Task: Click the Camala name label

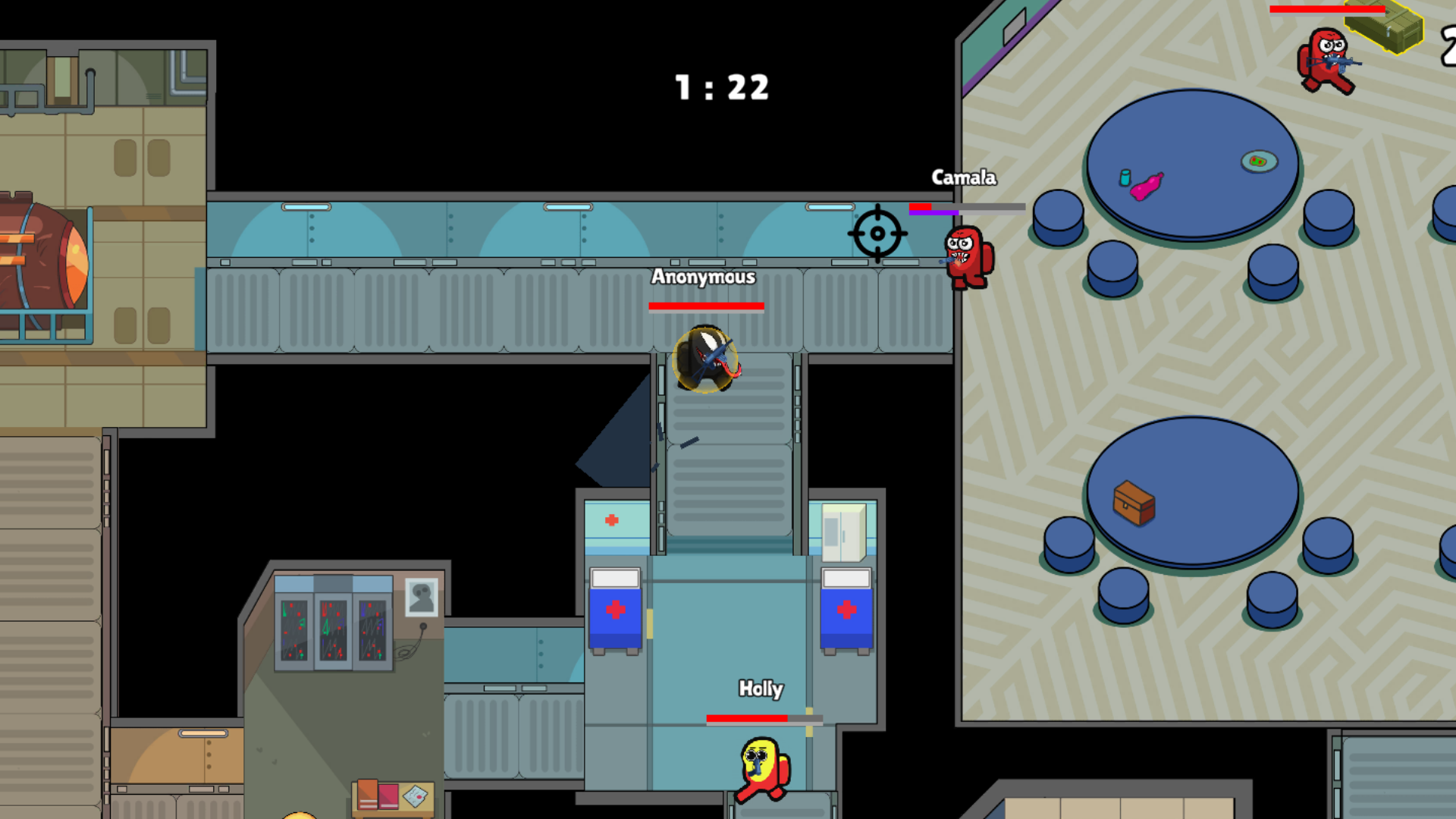Action: click(x=964, y=178)
